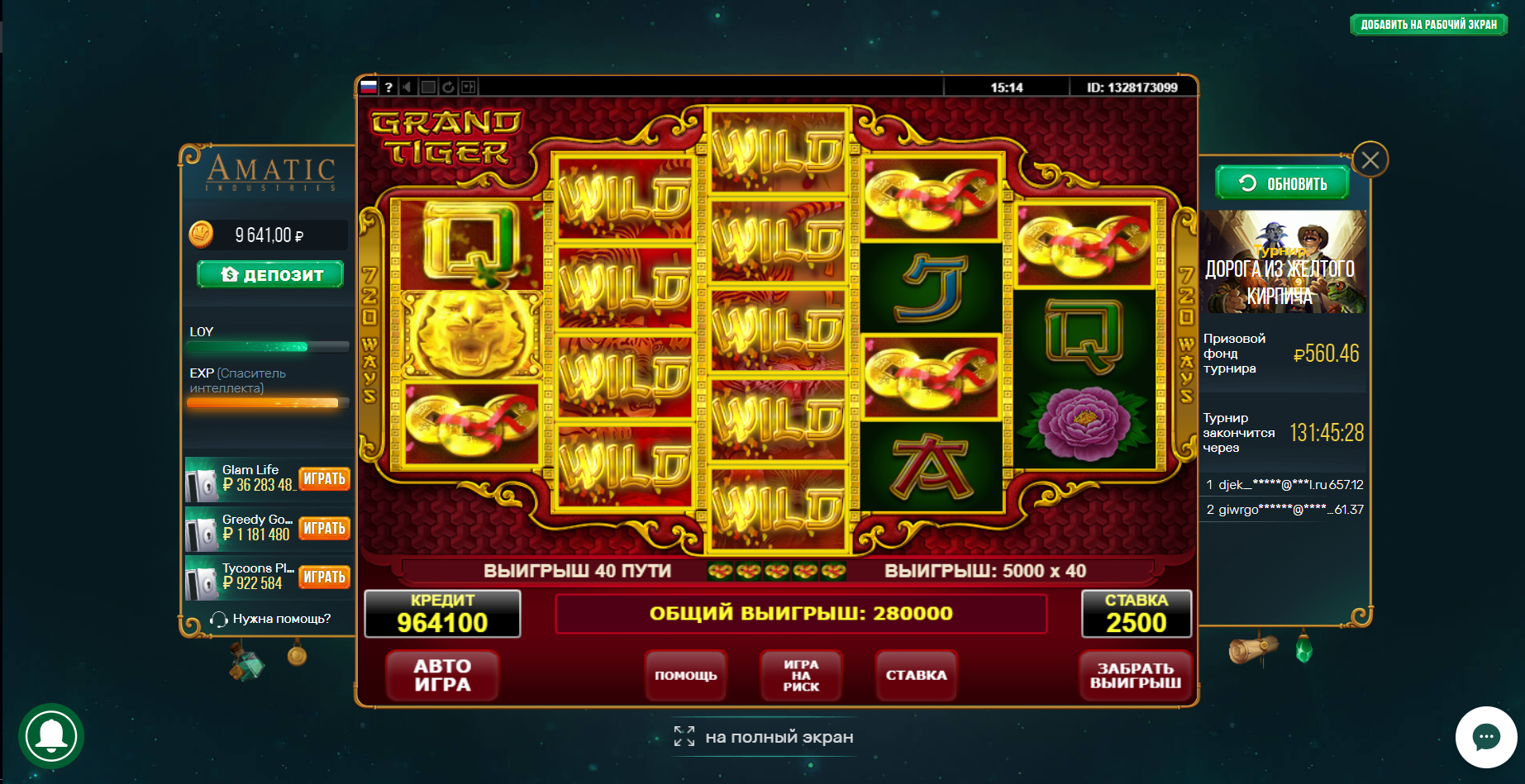Play the Tycoons Pl... jackpot game
Image resolution: width=1525 pixels, height=784 pixels.
point(324,577)
